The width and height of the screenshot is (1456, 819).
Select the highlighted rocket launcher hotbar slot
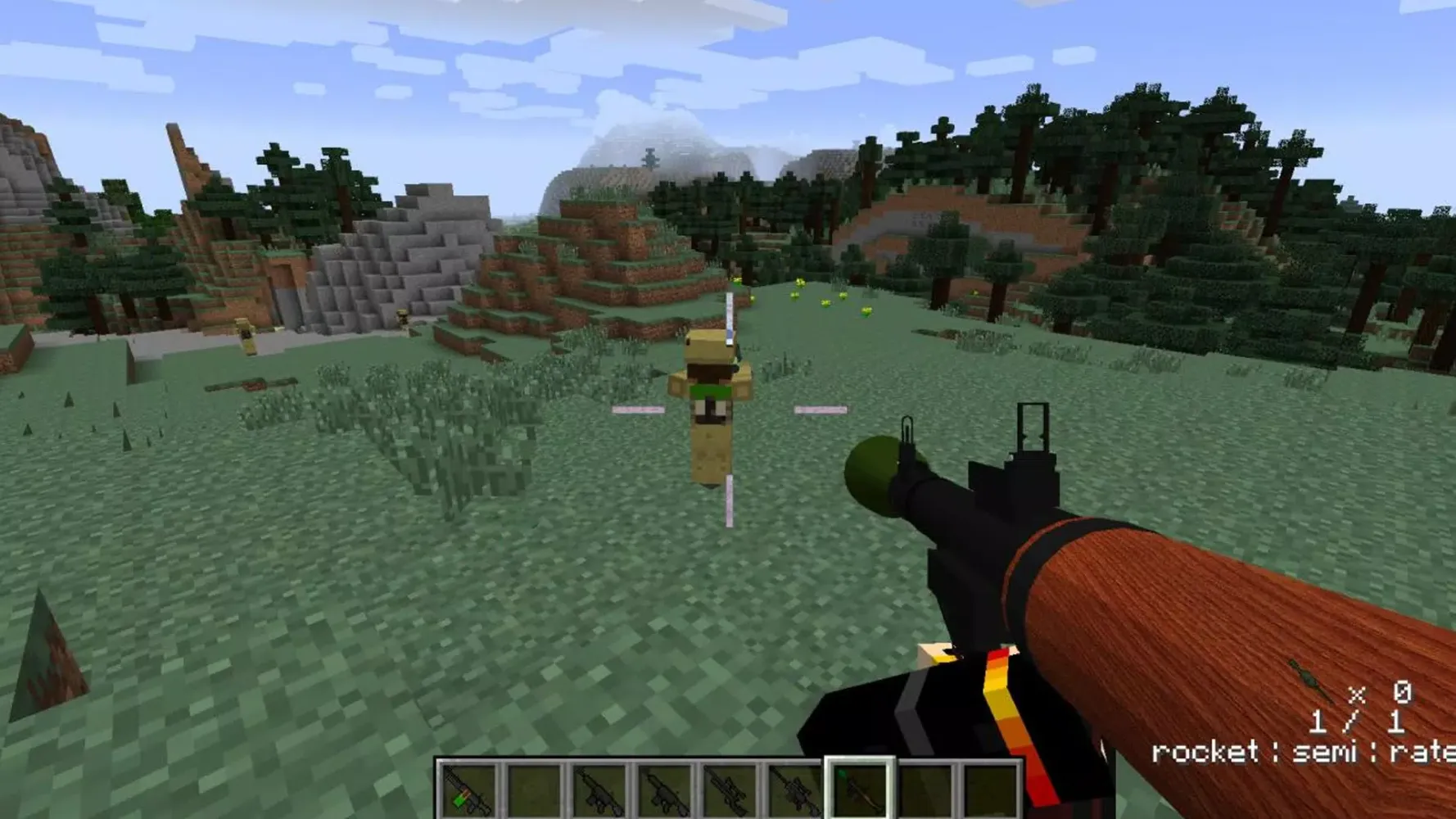pos(859,790)
